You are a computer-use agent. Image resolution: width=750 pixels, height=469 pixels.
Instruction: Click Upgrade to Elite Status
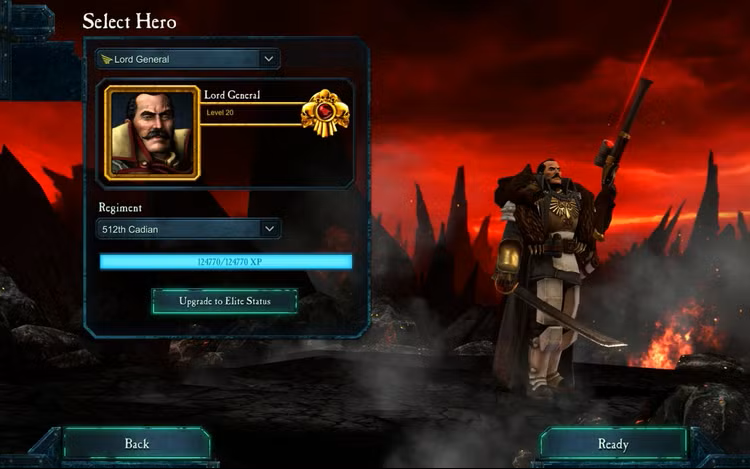225,300
